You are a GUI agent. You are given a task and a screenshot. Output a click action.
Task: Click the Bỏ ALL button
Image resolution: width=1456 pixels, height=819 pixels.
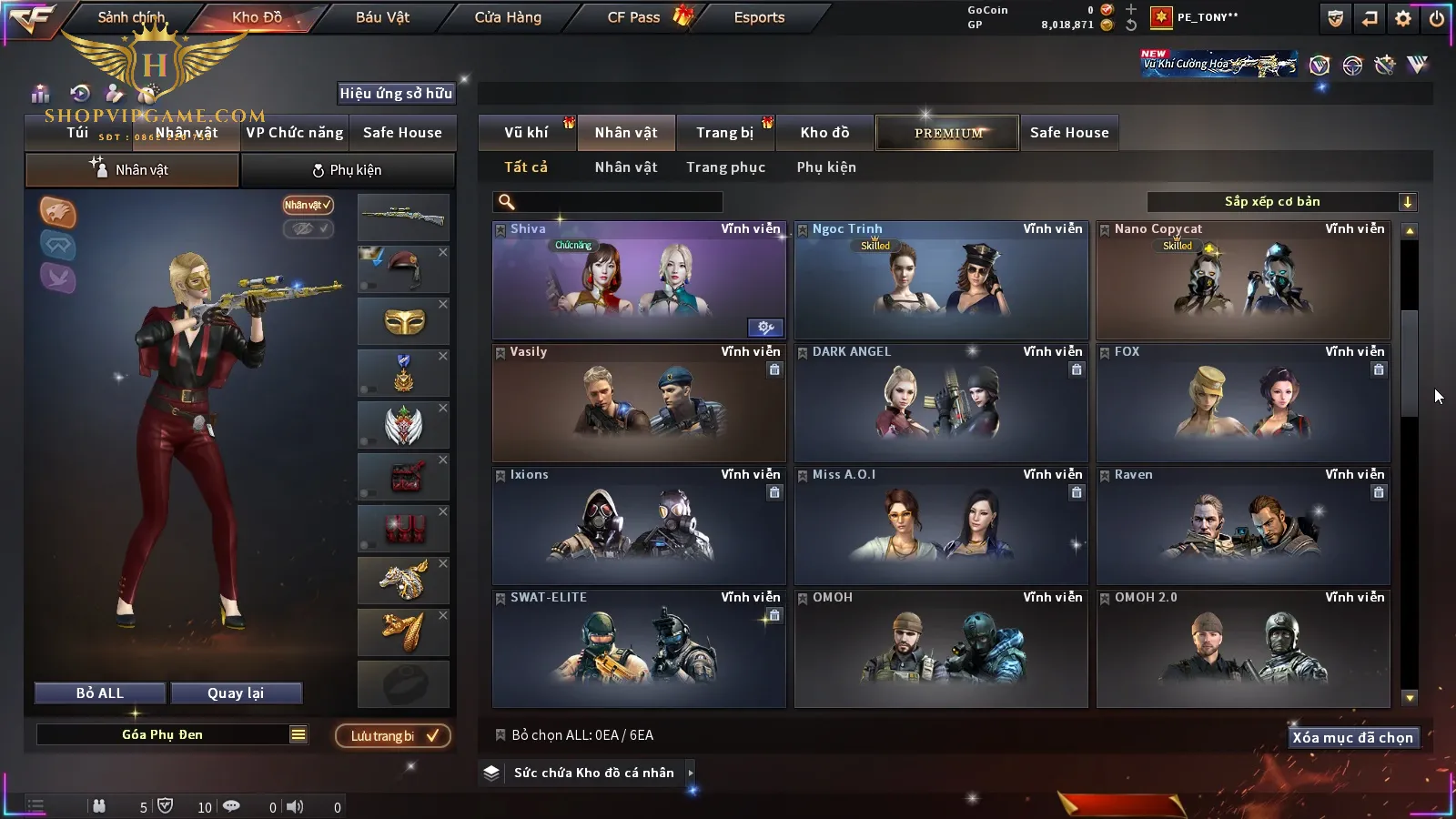[x=100, y=693]
